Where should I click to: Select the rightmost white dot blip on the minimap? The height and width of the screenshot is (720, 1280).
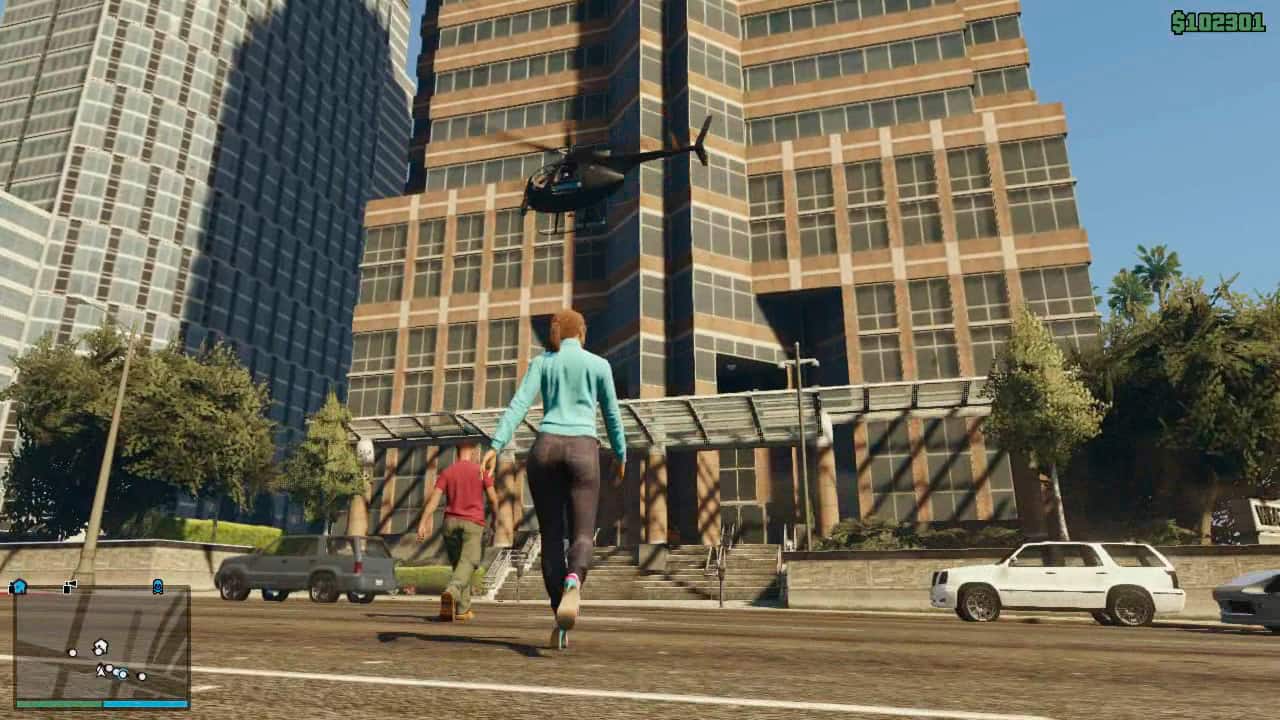(141, 676)
